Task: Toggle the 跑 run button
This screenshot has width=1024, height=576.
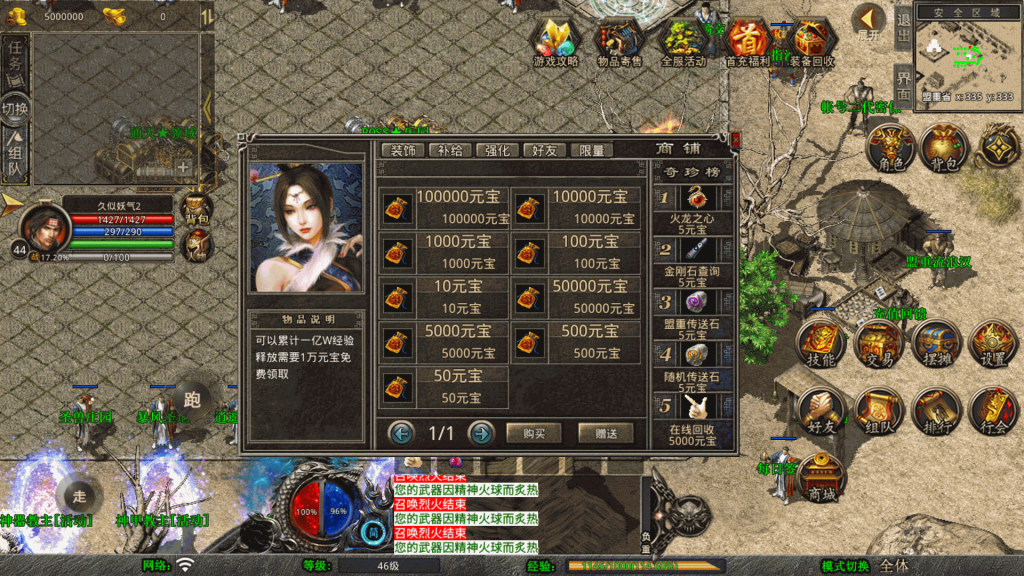Action: 194,396
